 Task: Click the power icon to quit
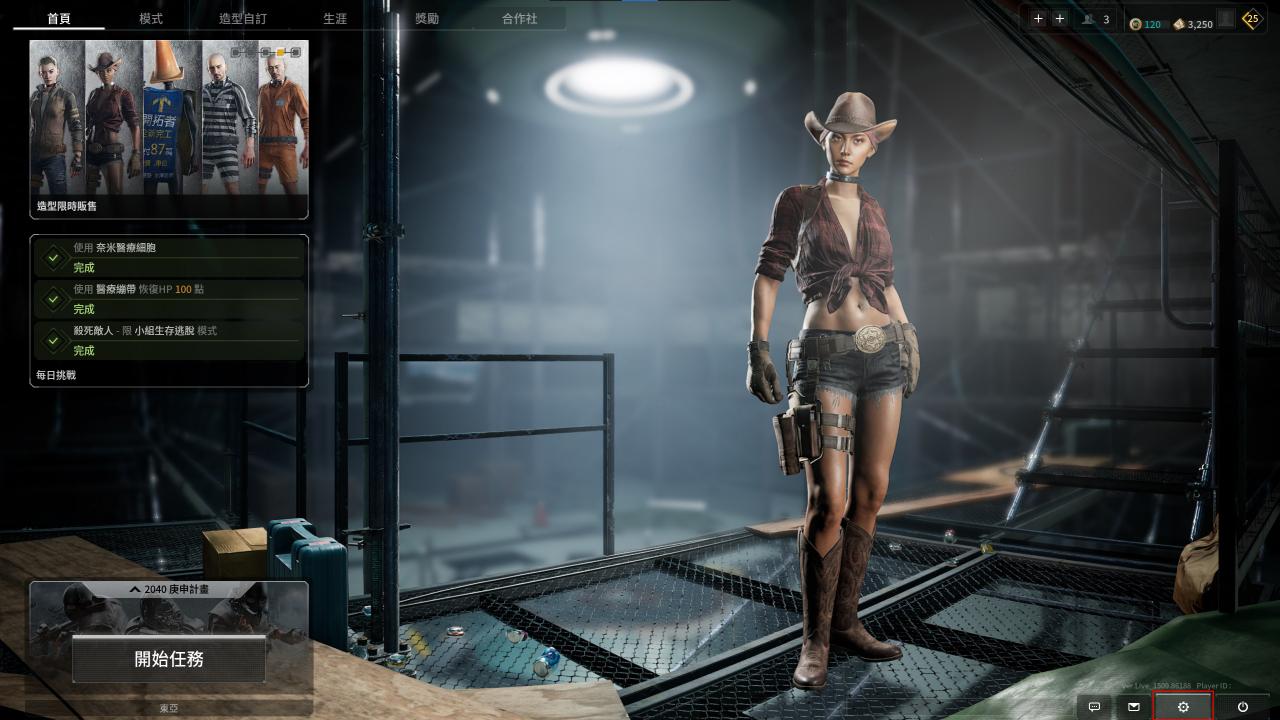pos(1242,707)
